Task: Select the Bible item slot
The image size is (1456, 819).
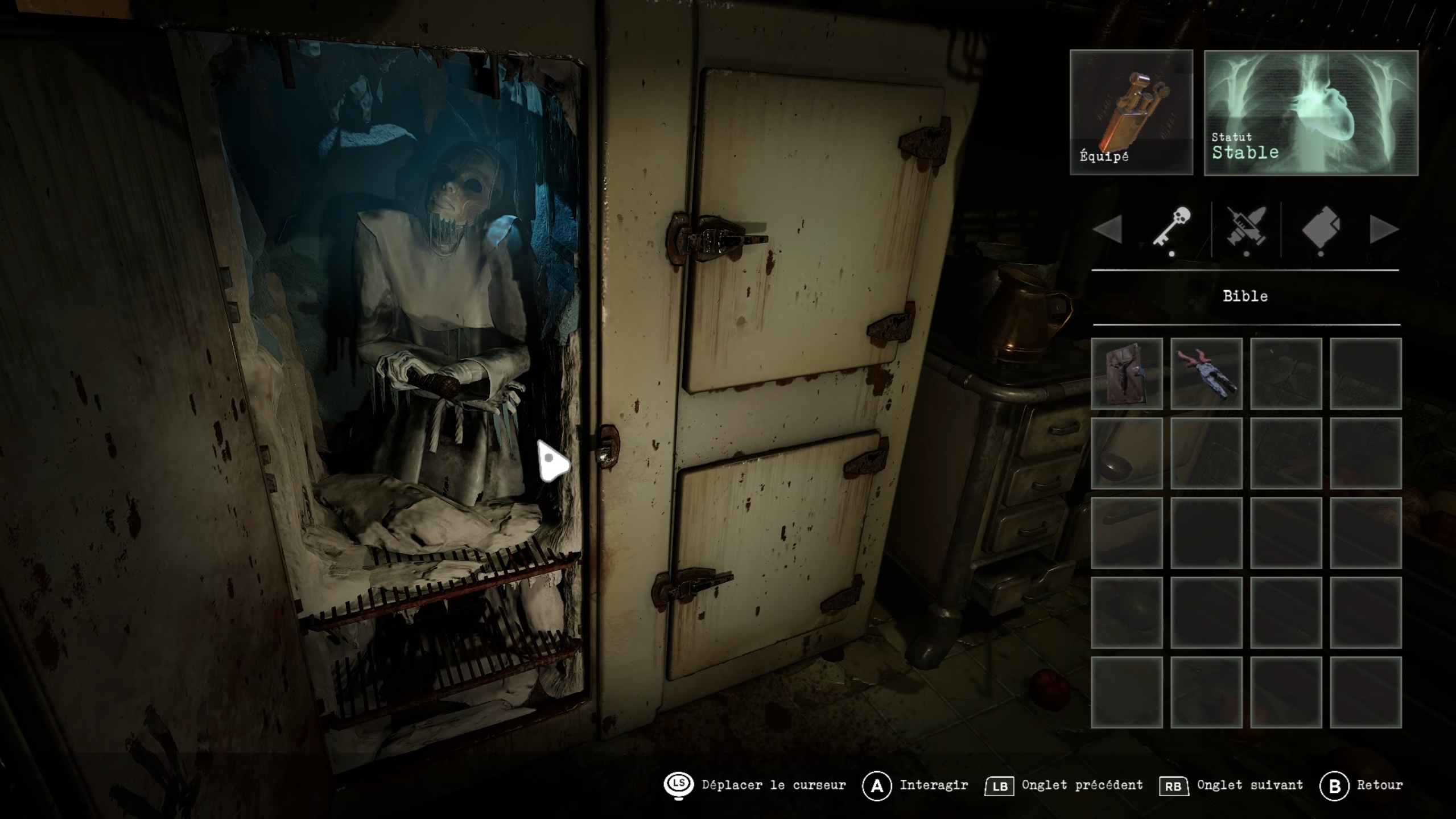Action: coord(1127,373)
